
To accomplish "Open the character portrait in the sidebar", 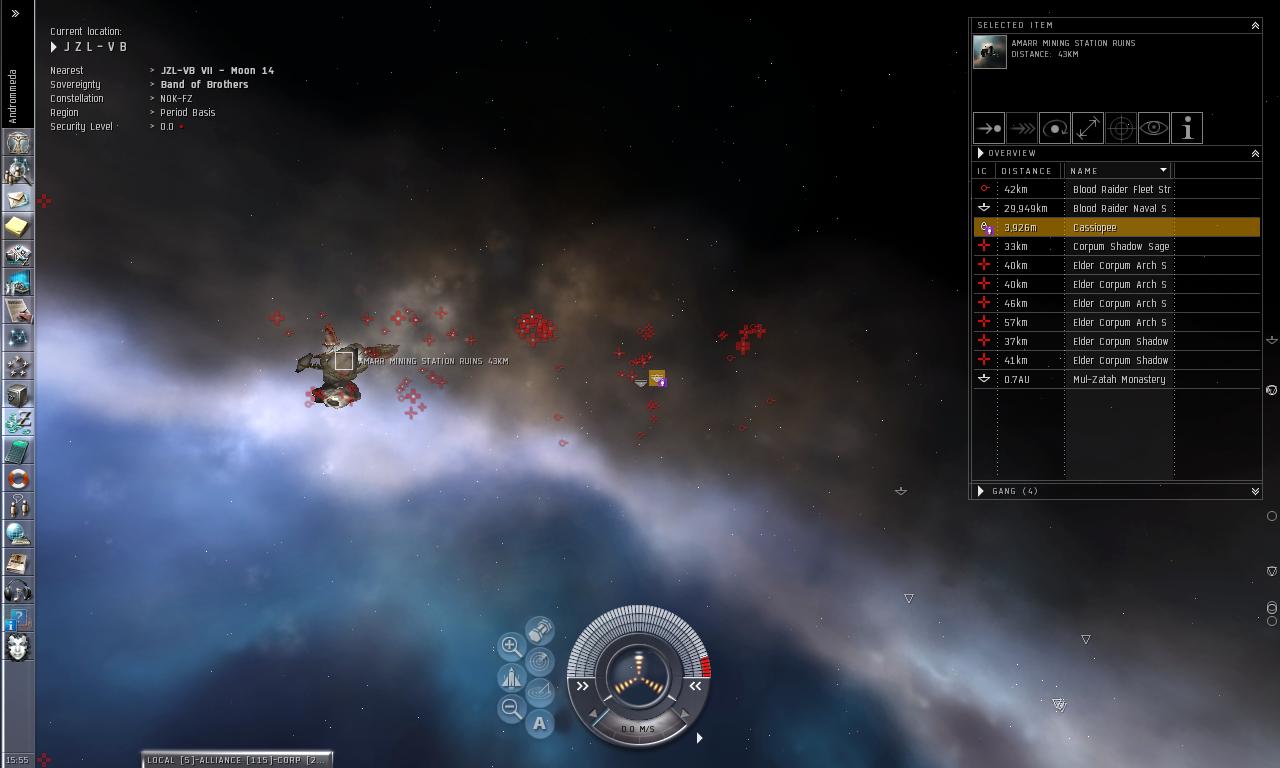I will pyautogui.click(x=18, y=647).
